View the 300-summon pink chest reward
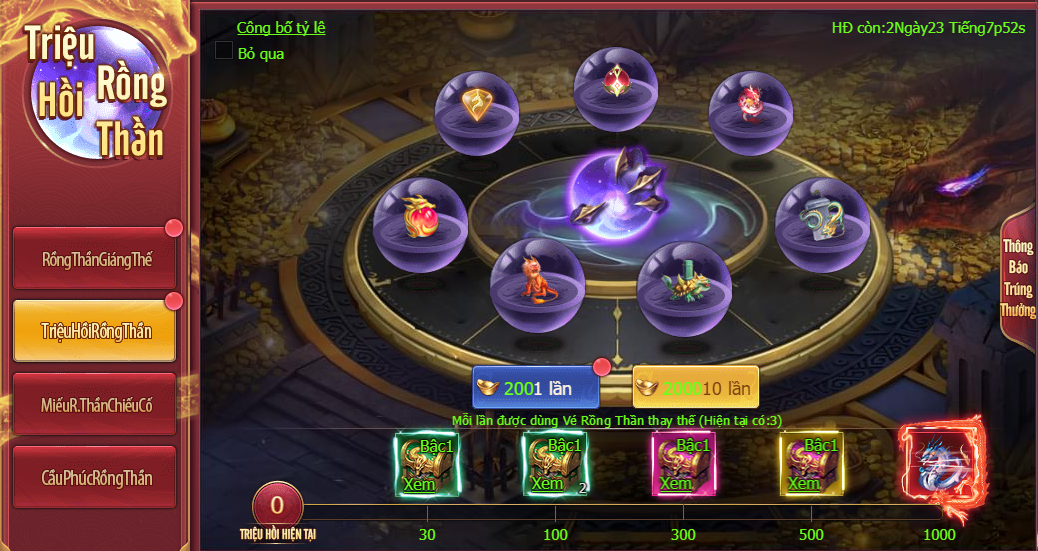Viewport: 1038px width, 551px height. (683, 465)
